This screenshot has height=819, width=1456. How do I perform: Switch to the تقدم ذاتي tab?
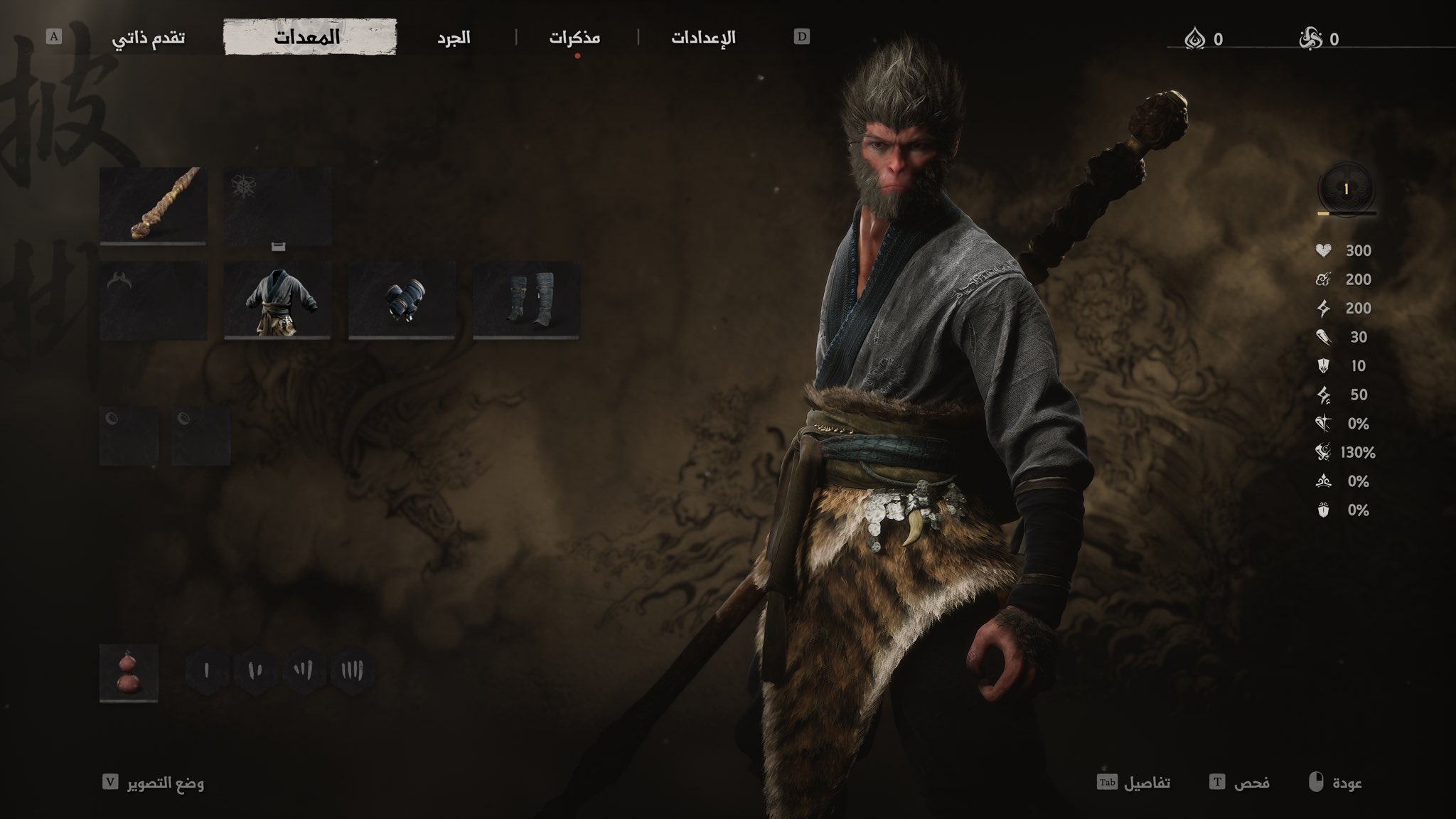149,38
